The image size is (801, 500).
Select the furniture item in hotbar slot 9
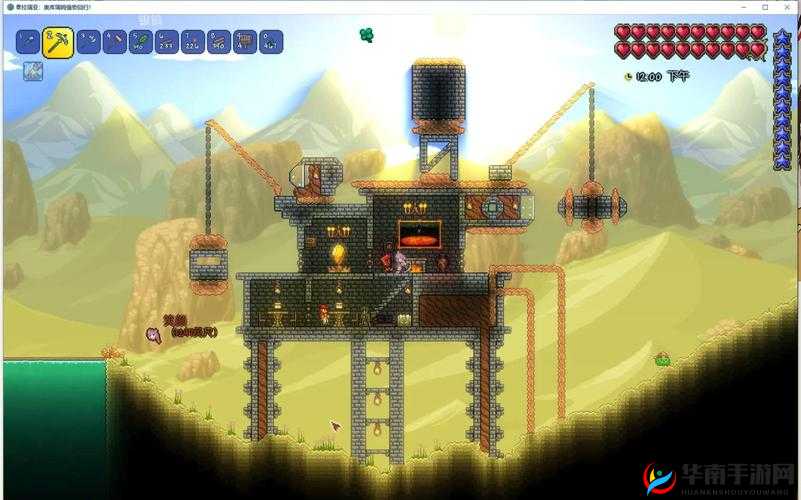(x=245, y=42)
